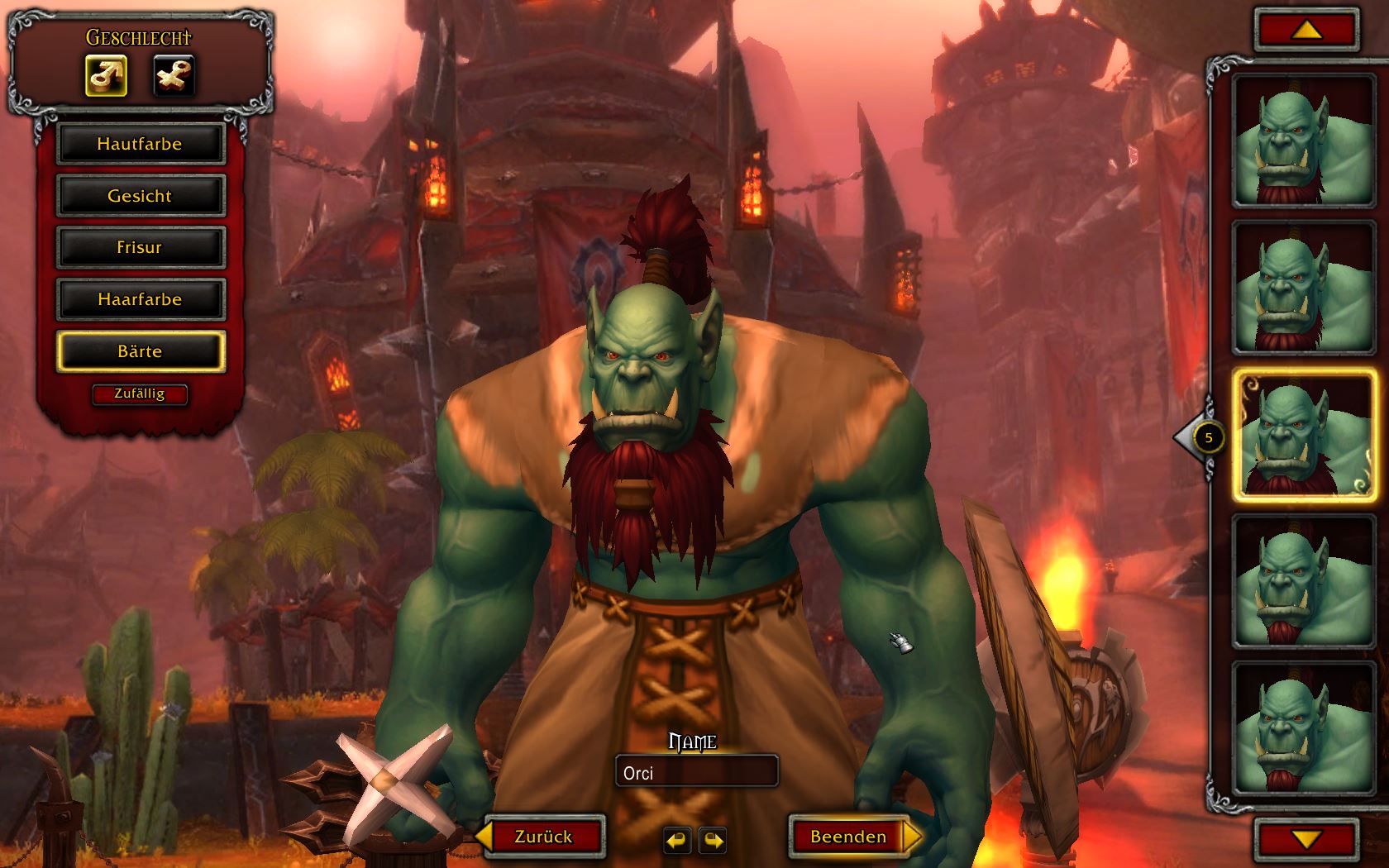The height and width of the screenshot is (868, 1389).
Task: Click the Name field containing Orci
Action: coord(696,773)
